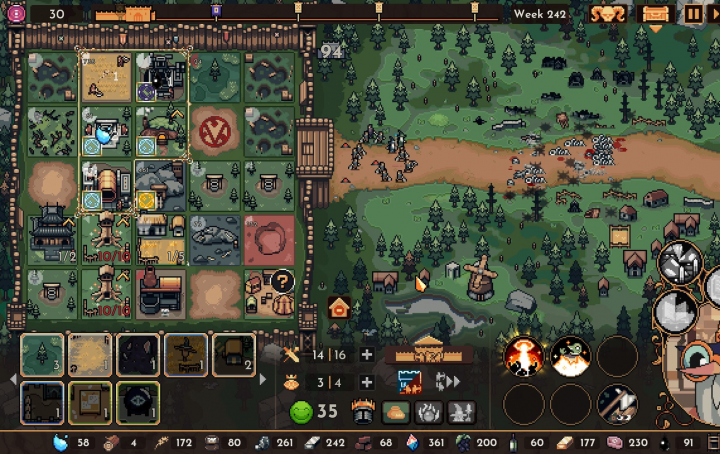Add a soldier with the plus button

[x=367, y=355]
